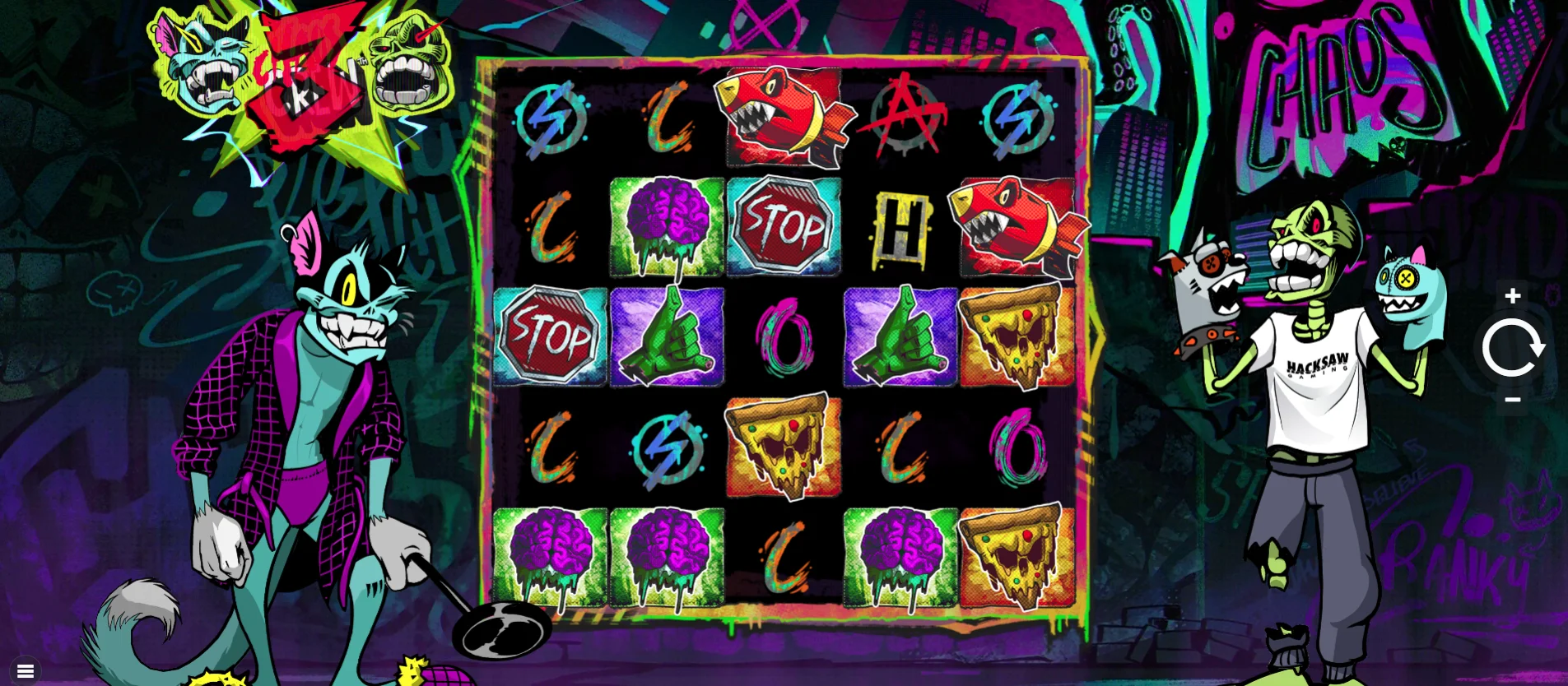This screenshot has width=1568, height=686.
Task: Click the green zombie hand symbol
Action: click(x=667, y=336)
